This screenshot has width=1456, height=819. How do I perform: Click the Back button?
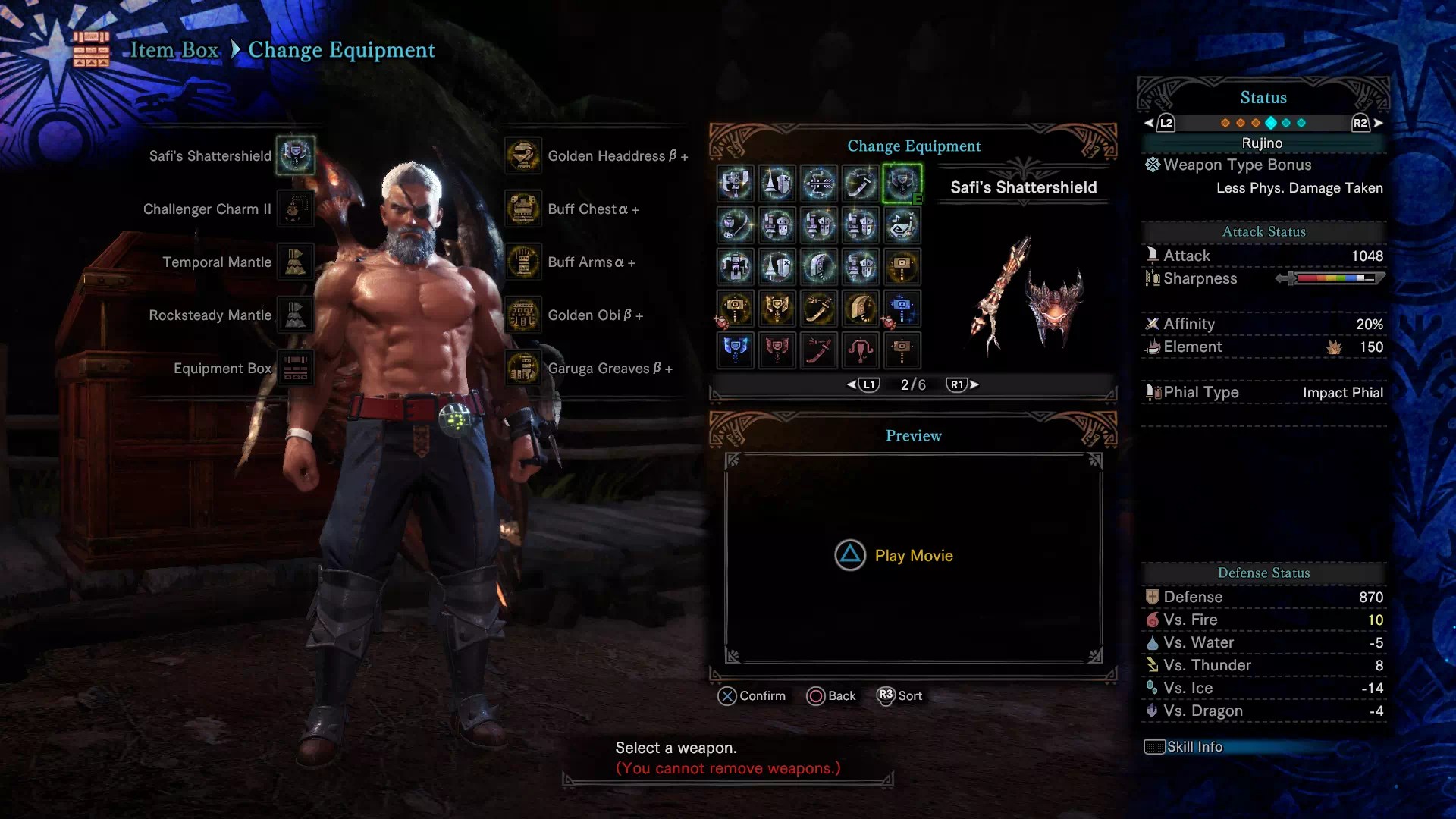pos(831,695)
